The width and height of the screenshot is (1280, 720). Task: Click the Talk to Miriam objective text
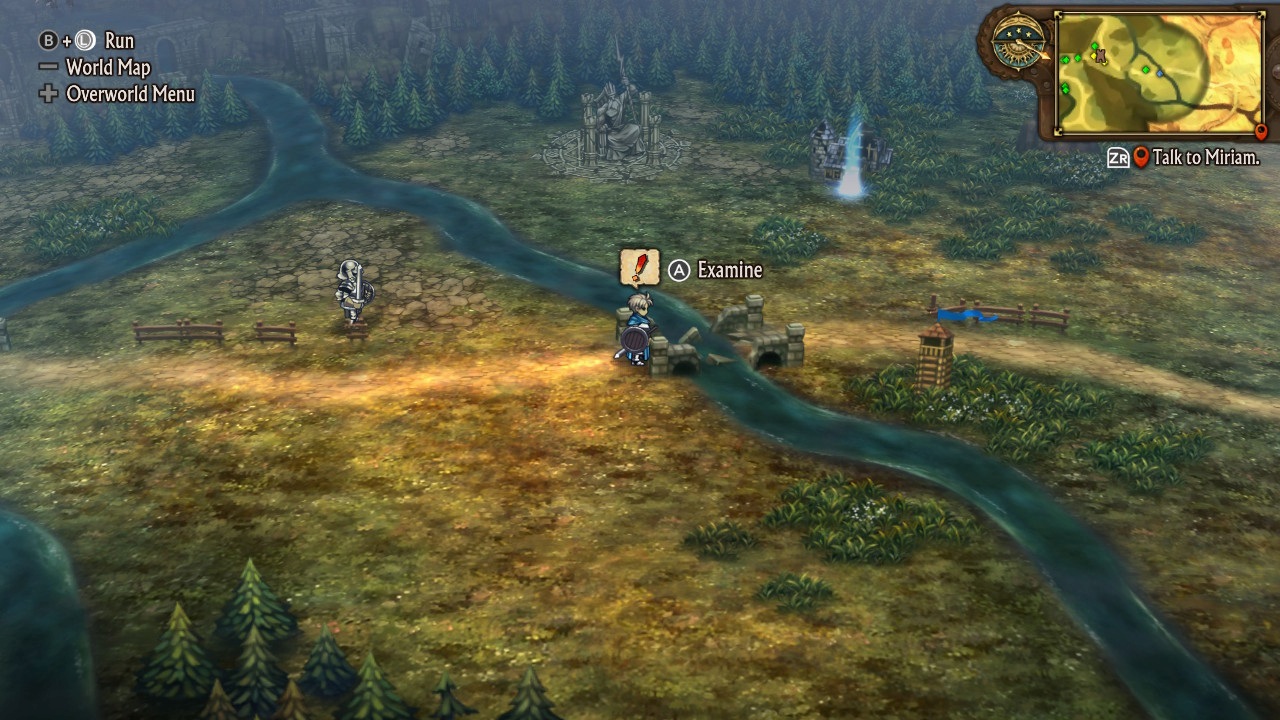click(x=1207, y=156)
